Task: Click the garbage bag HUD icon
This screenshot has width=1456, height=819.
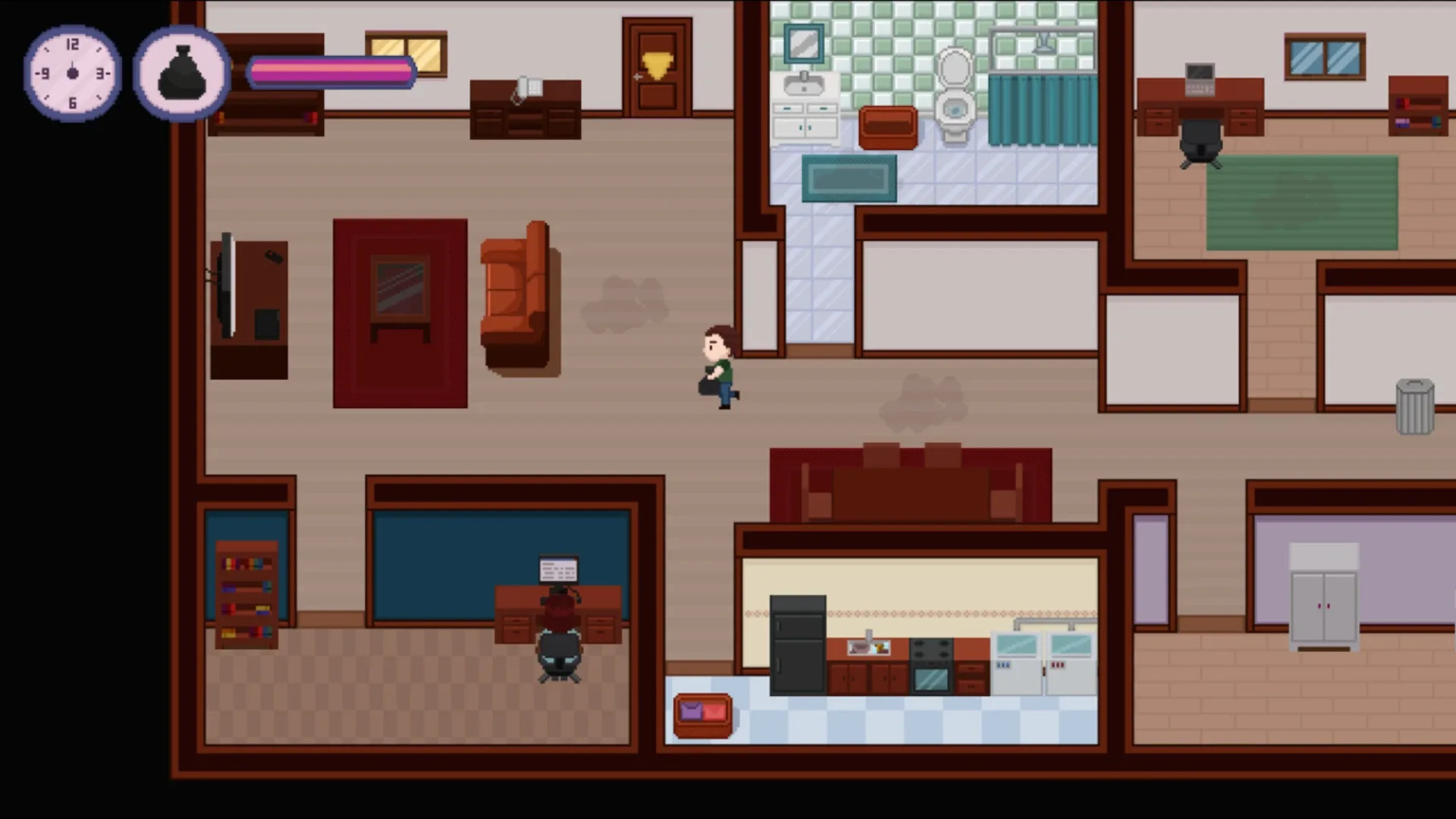Action: (x=180, y=72)
